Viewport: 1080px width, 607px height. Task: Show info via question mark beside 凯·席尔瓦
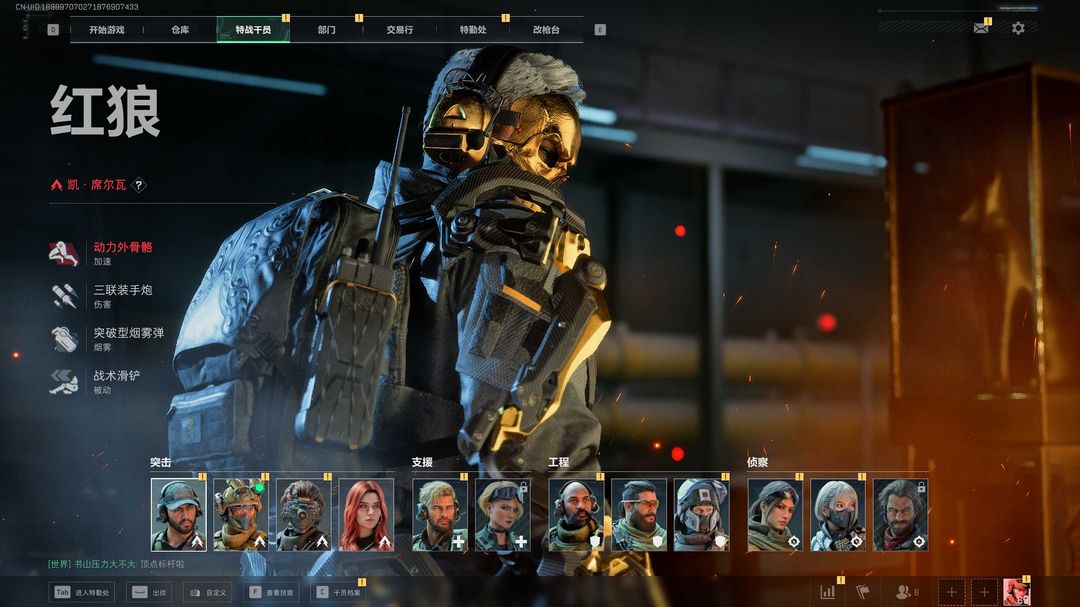139,185
